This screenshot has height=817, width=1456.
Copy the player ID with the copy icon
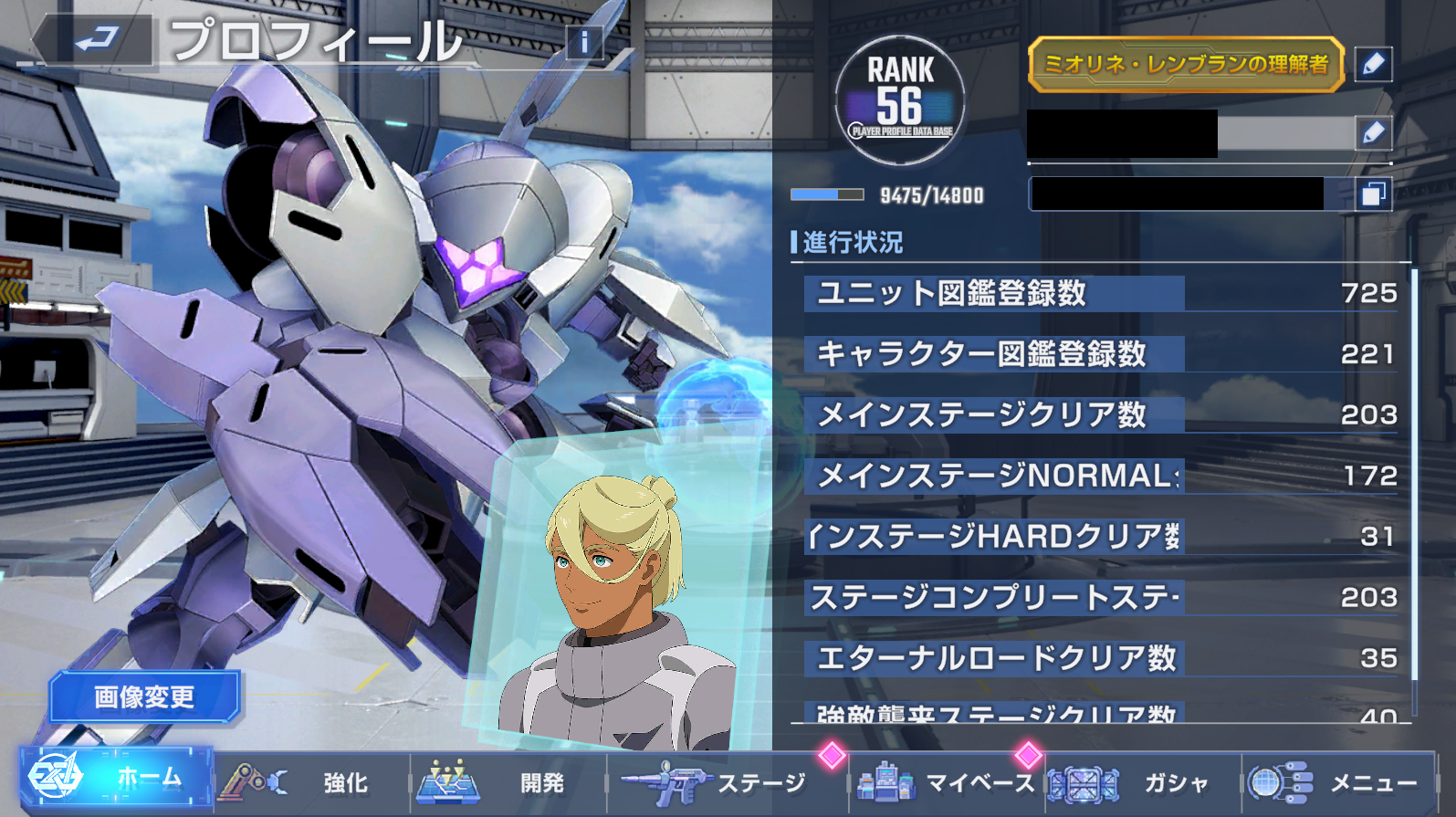[1373, 194]
